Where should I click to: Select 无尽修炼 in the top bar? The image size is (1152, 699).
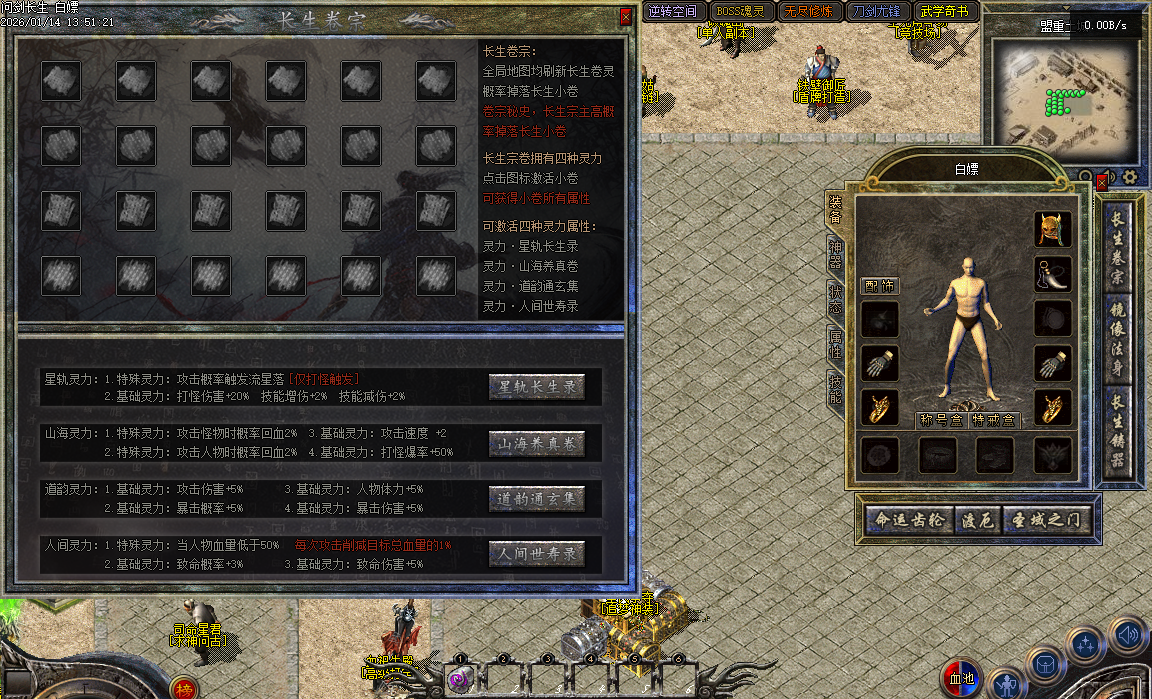808,12
